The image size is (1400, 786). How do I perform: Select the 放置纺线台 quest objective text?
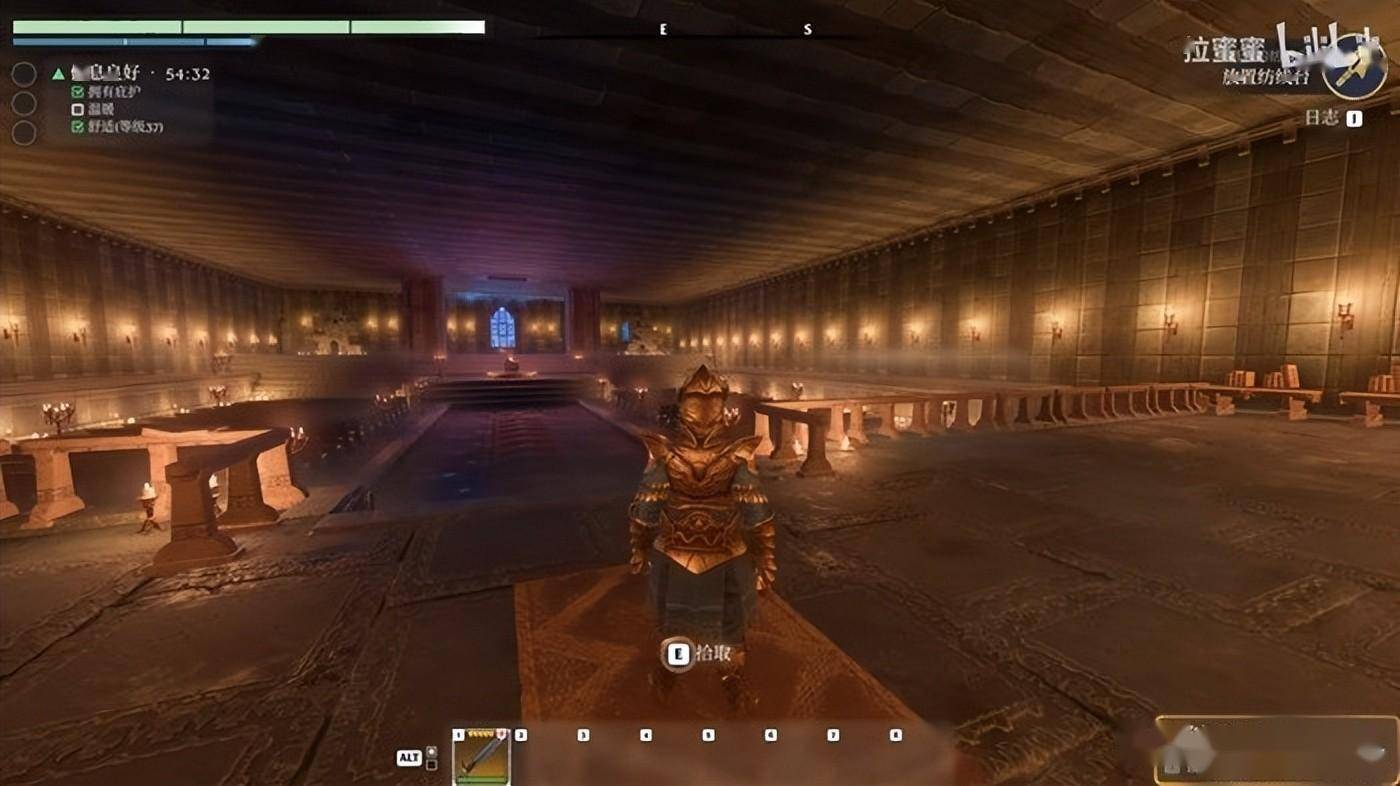pyautogui.click(x=1267, y=76)
